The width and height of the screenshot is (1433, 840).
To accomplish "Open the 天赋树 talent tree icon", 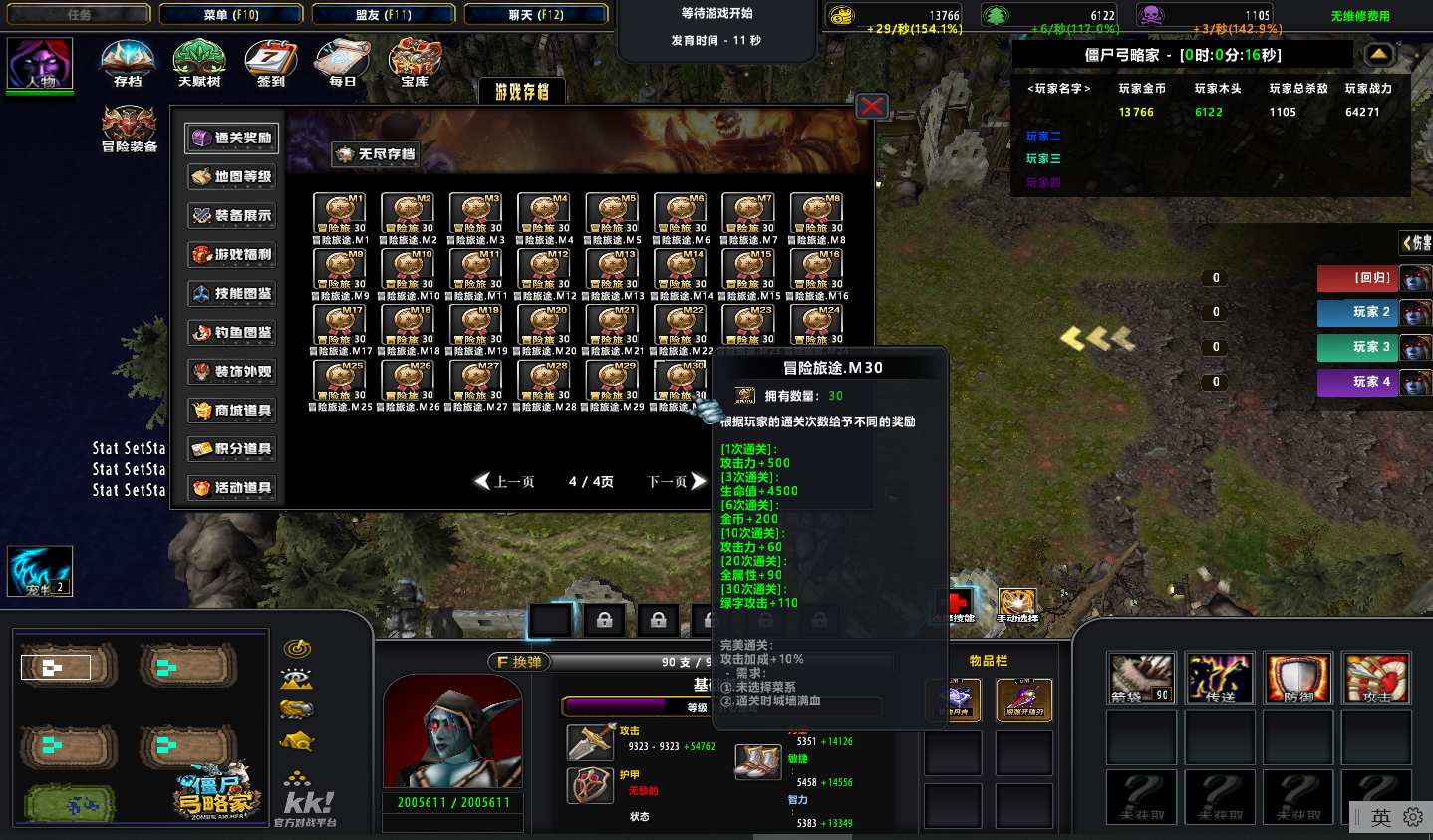I will pos(199,61).
